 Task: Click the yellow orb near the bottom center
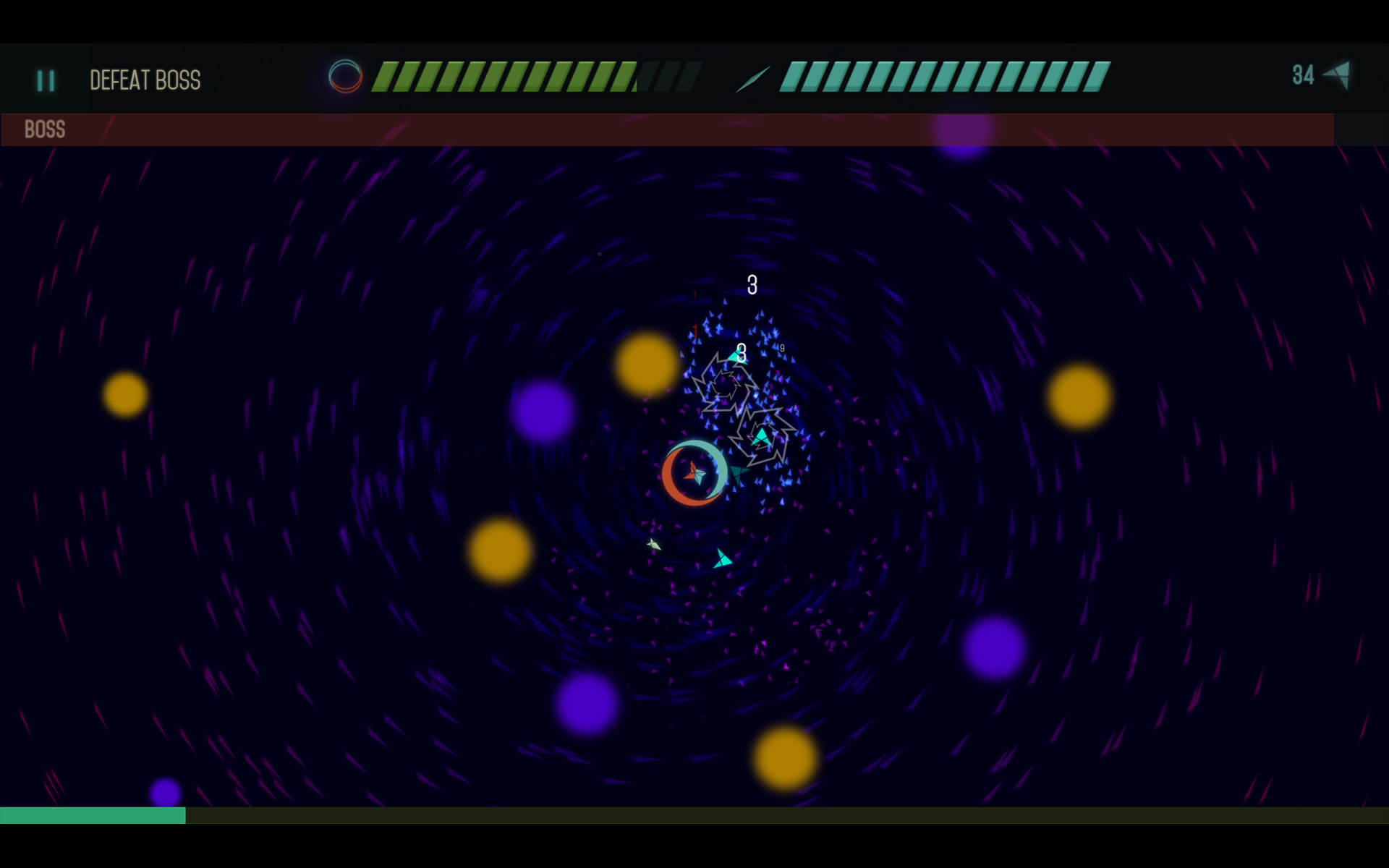point(783,756)
